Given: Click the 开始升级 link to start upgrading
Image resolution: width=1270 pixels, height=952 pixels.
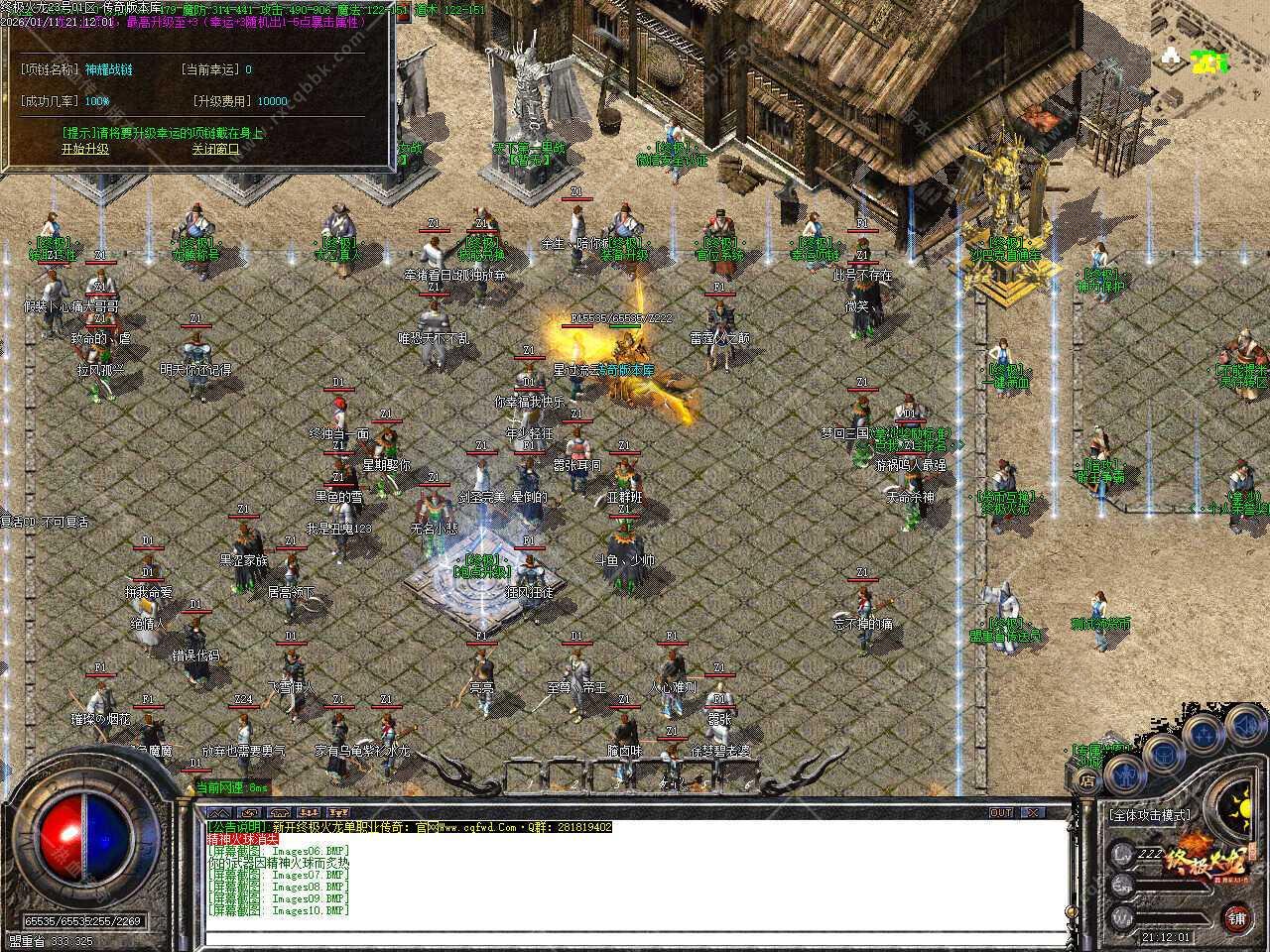Looking at the screenshot, I should point(85,149).
